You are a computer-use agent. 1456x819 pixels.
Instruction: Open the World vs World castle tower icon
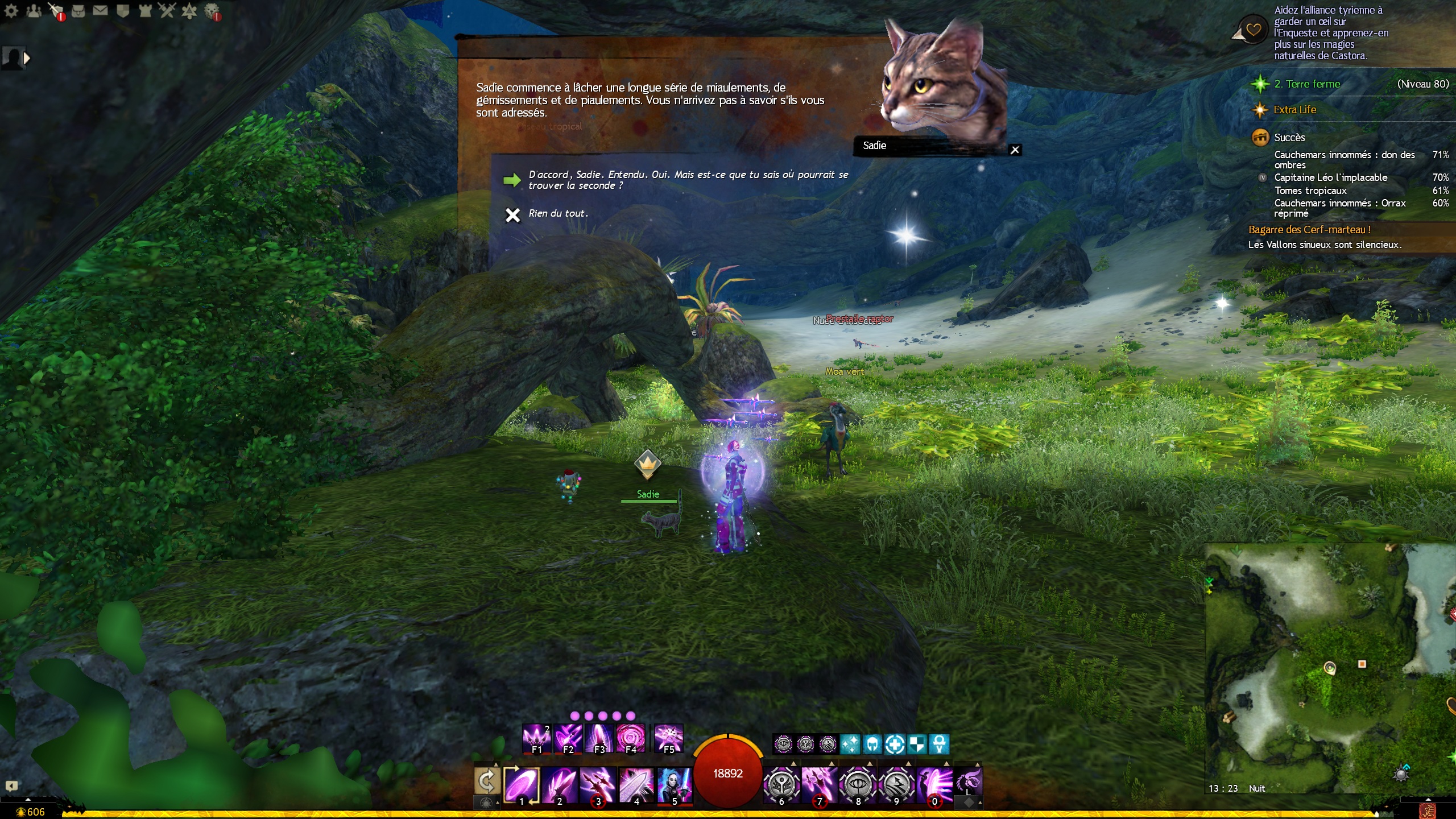(x=145, y=11)
